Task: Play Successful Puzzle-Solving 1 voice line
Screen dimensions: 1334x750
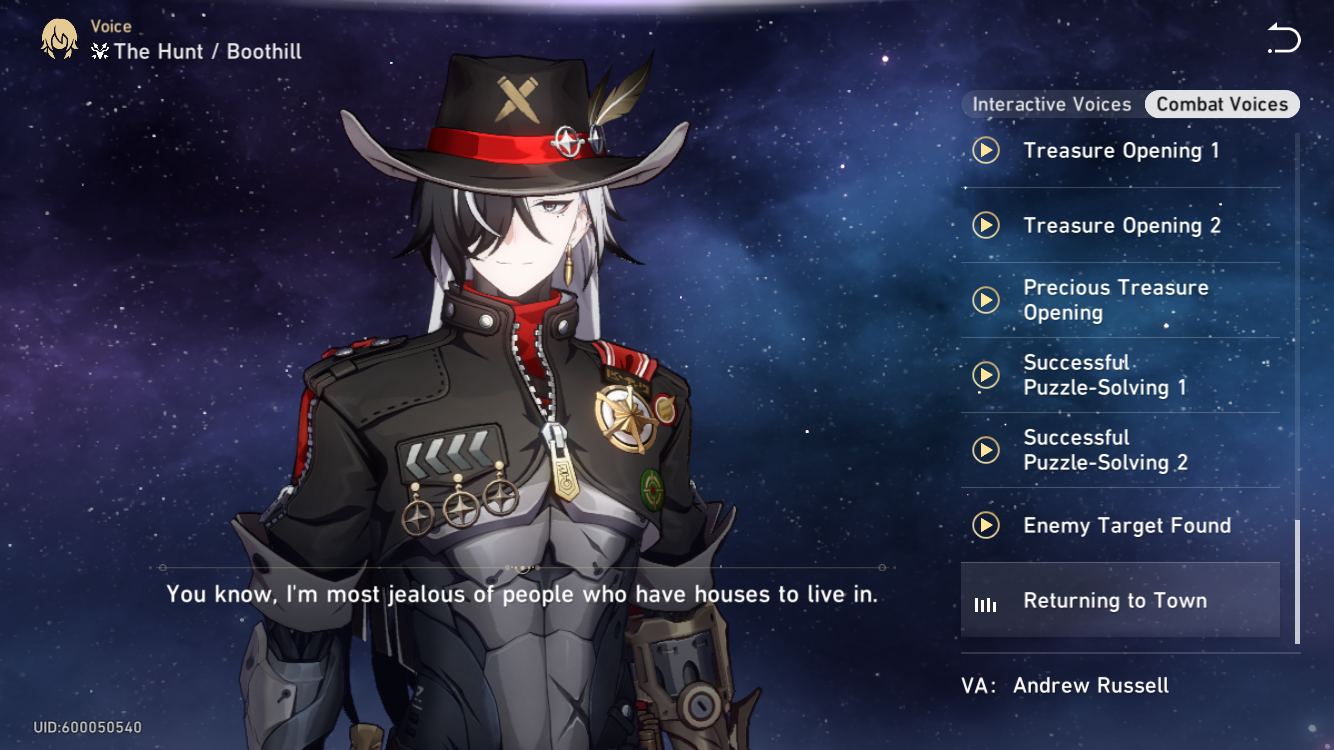Action: click(986, 375)
